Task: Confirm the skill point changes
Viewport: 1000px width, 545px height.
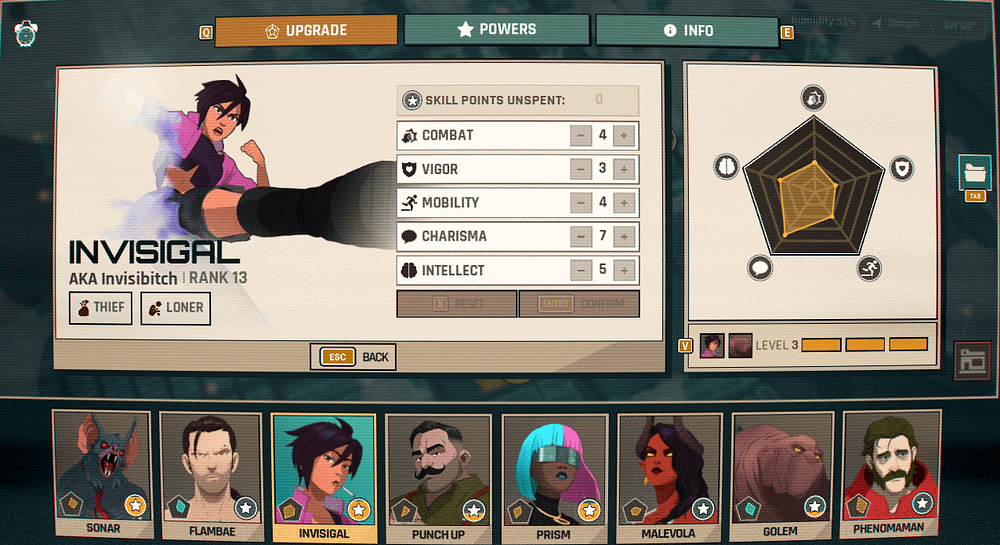Action: [x=579, y=304]
